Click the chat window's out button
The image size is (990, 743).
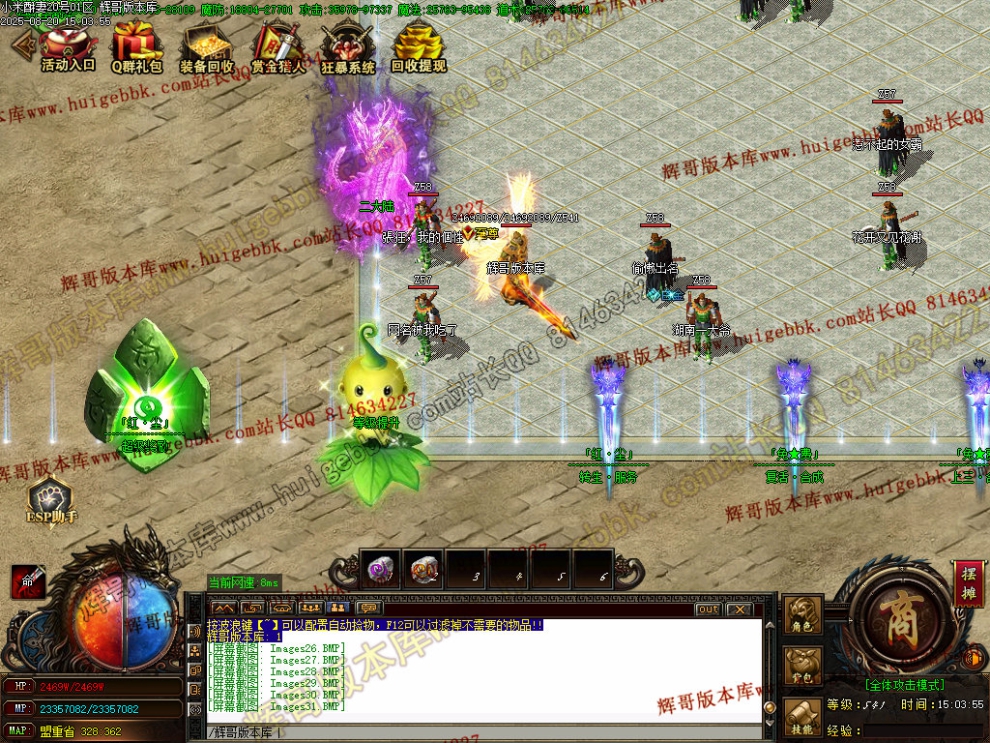tap(708, 609)
